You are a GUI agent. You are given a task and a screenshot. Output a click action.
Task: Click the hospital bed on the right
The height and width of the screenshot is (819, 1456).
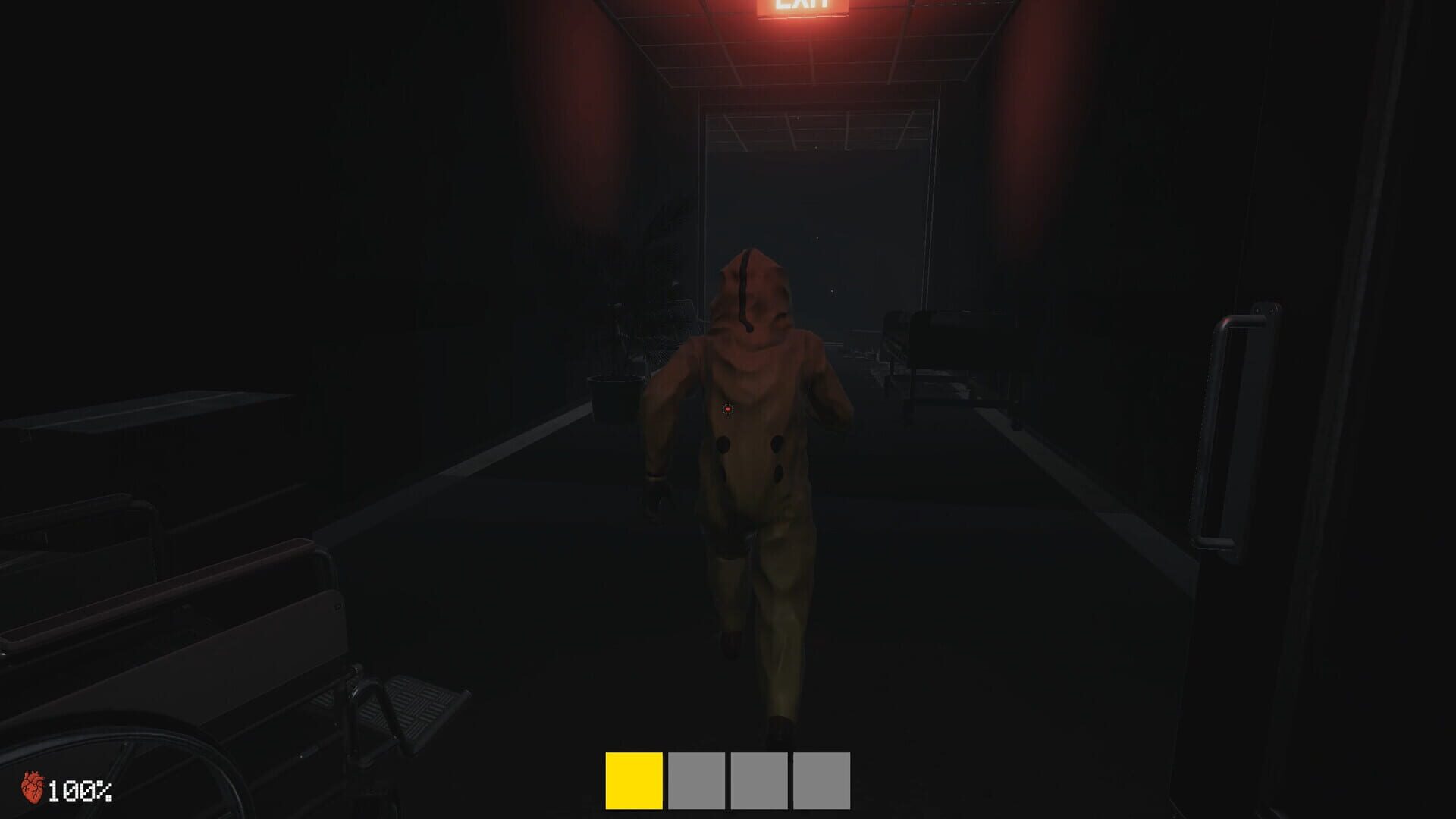pyautogui.click(x=948, y=356)
